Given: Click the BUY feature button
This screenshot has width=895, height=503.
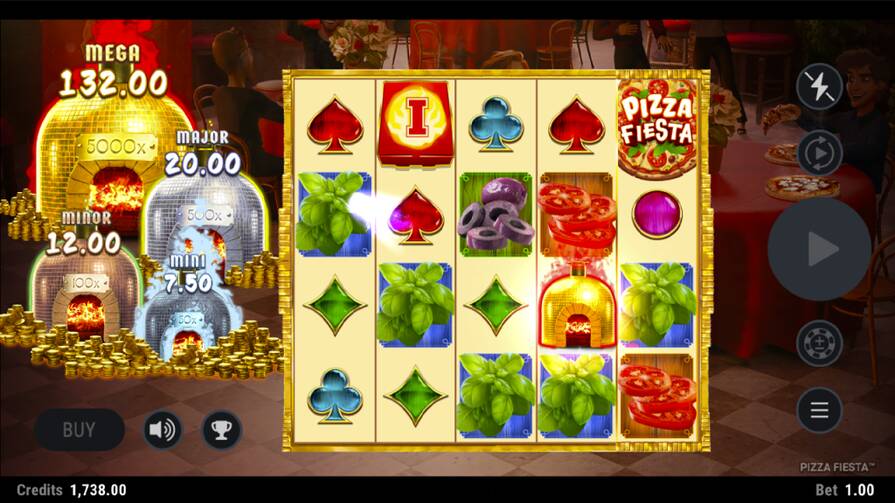Looking at the screenshot, I should click(79, 430).
